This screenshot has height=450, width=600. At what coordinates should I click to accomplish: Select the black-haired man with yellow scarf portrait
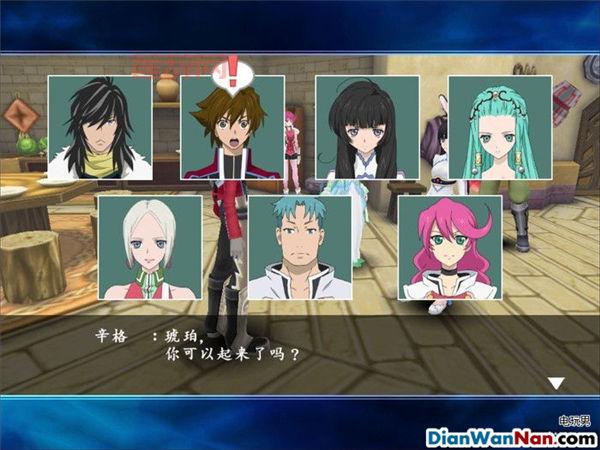click(100, 128)
